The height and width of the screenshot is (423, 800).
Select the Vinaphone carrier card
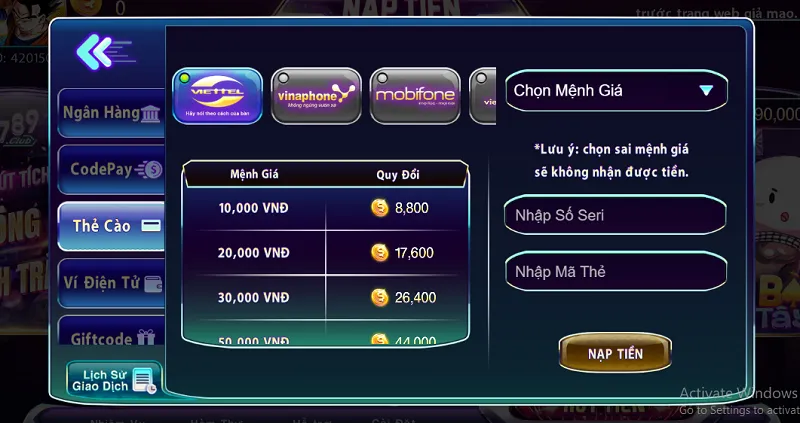click(x=315, y=96)
